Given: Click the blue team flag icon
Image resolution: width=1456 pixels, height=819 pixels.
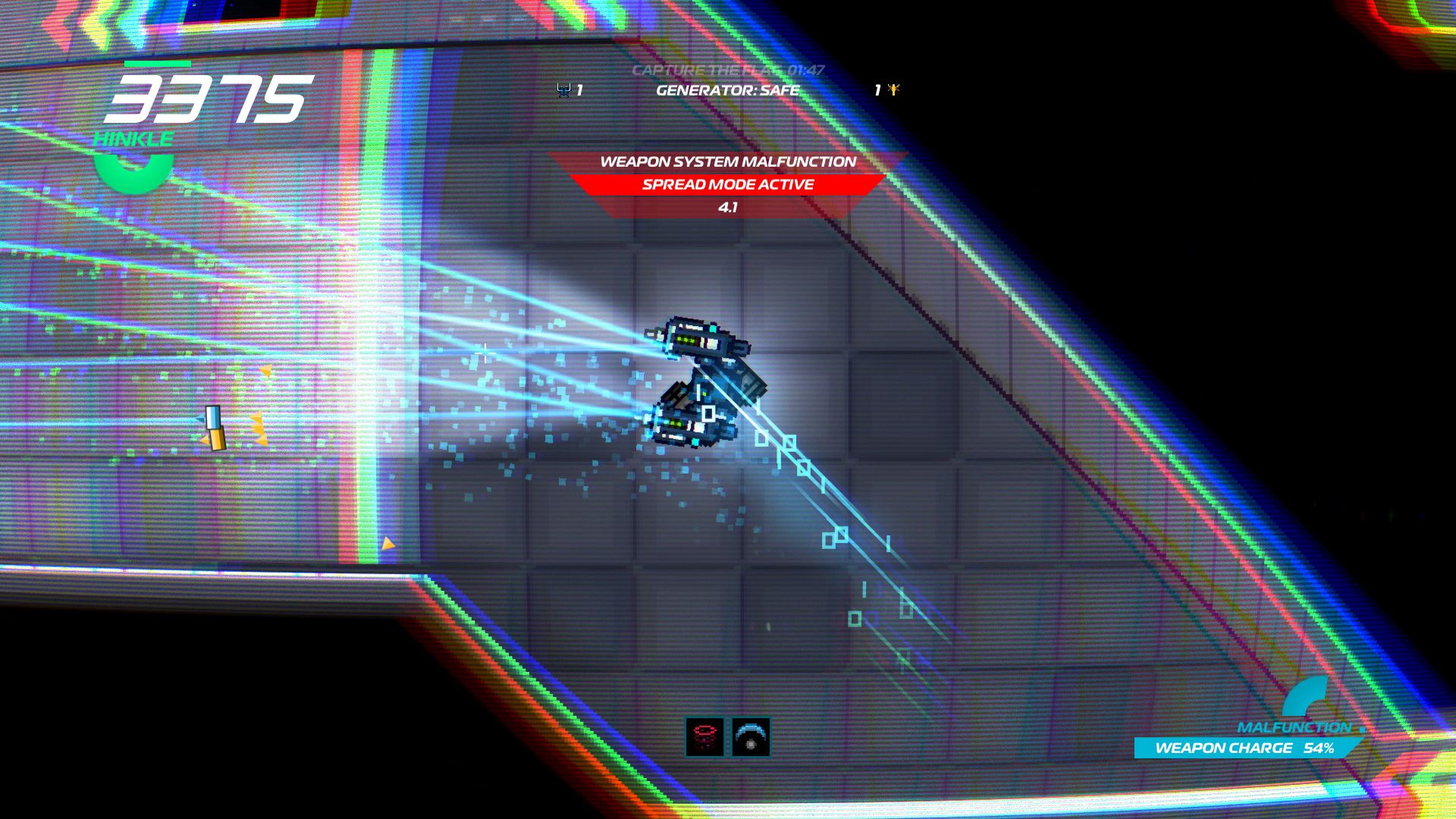Looking at the screenshot, I should tap(562, 89).
